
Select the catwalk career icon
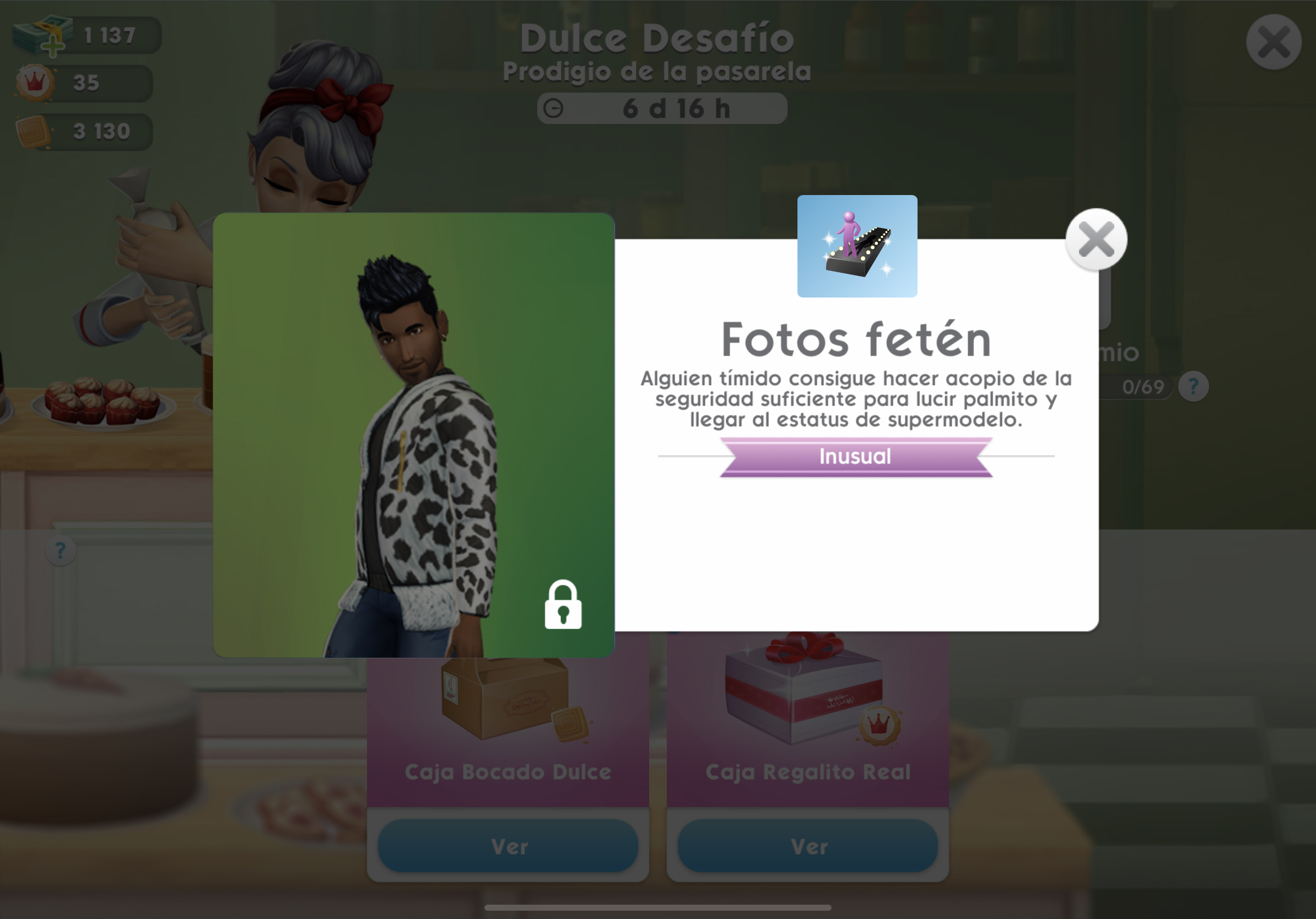point(857,246)
